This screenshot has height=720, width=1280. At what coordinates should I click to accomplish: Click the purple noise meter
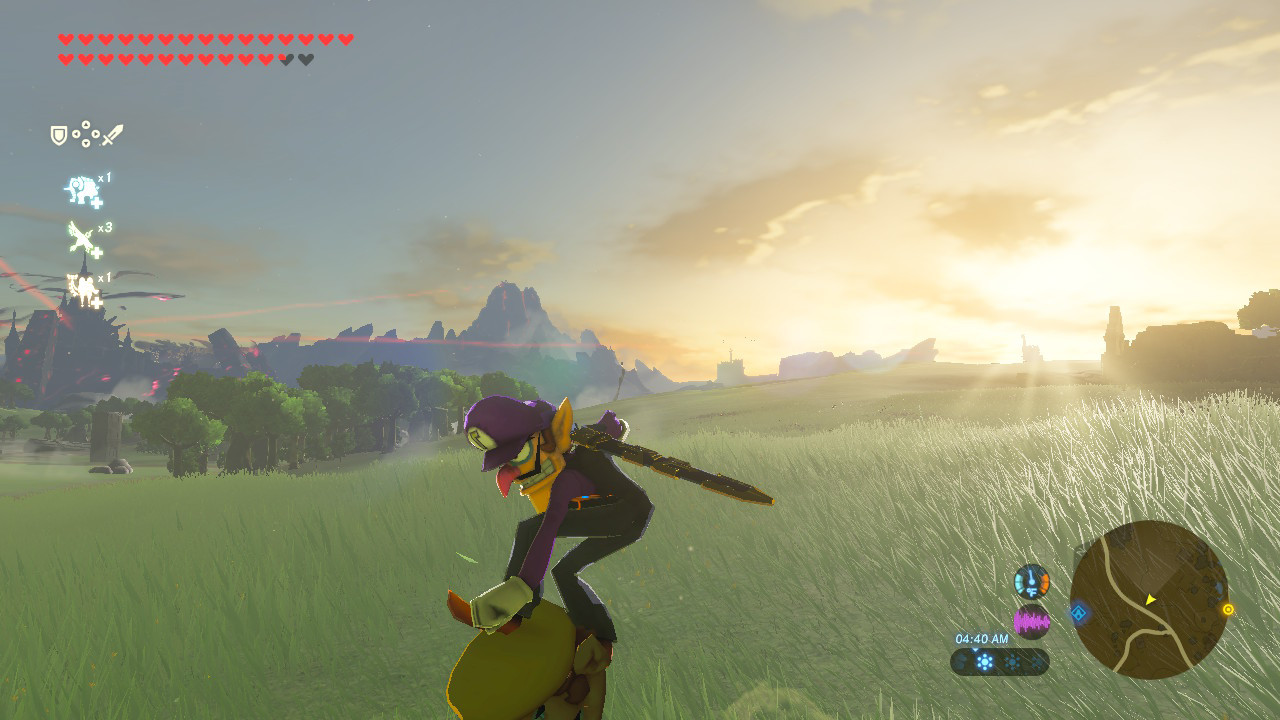pos(1032,622)
